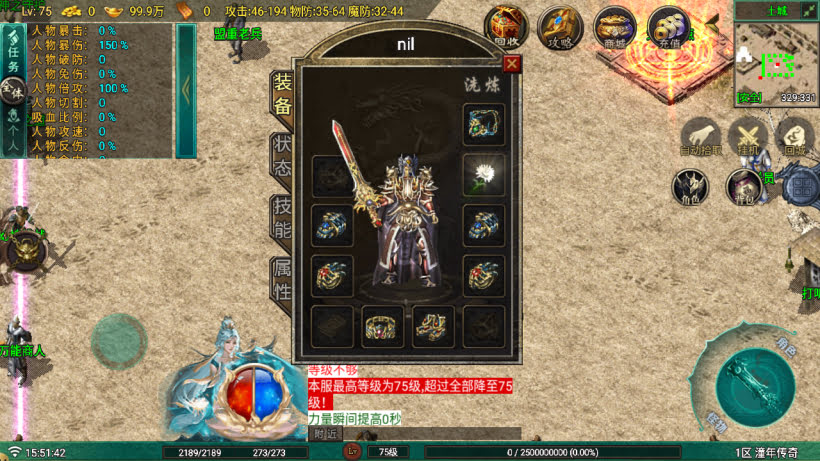This screenshot has width=820, height=461.
Task: Open the 攻略 strategy guide icon
Action: 560,27
